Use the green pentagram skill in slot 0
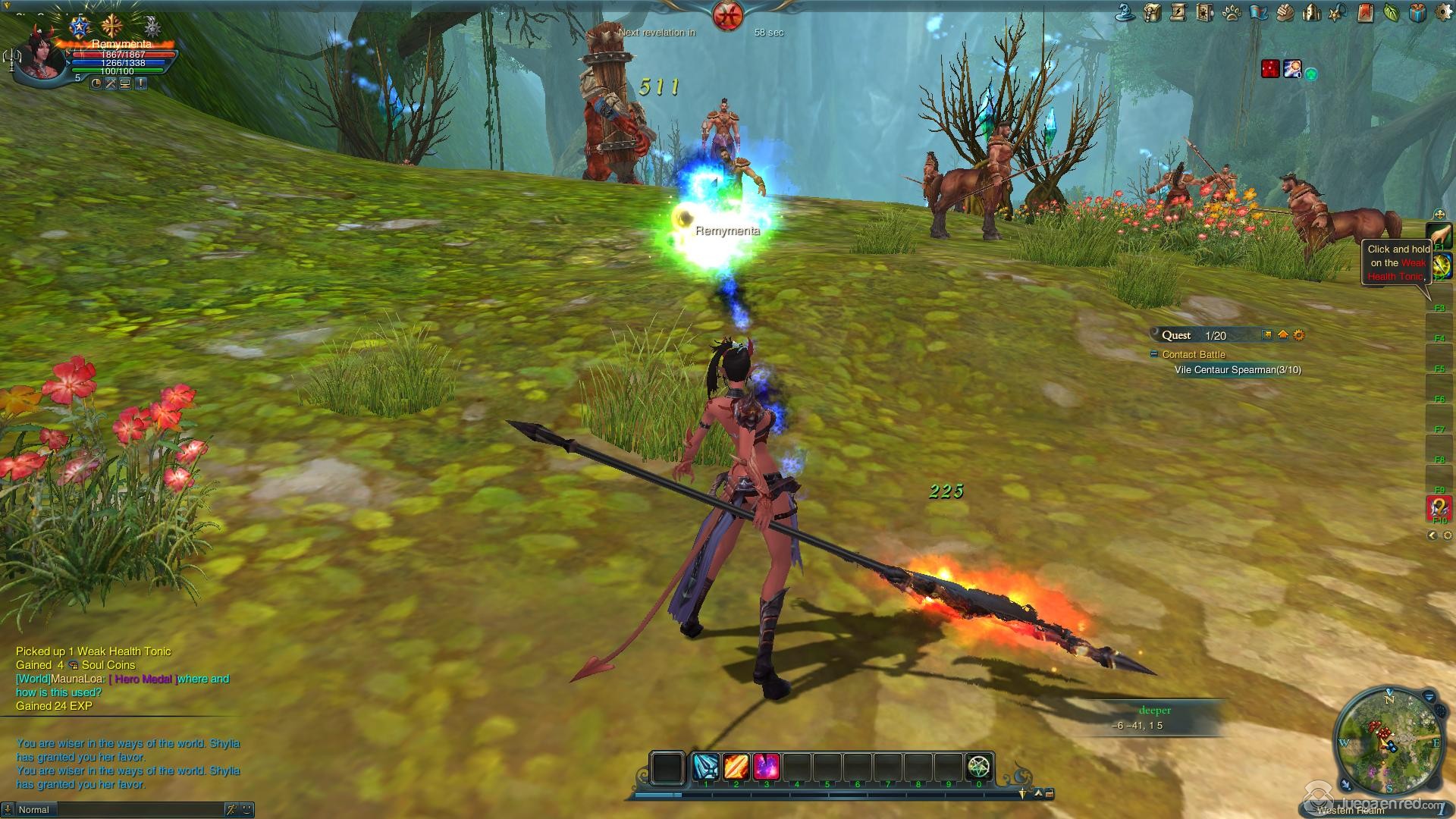The width and height of the screenshot is (1456, 819). tap(979, 767)
